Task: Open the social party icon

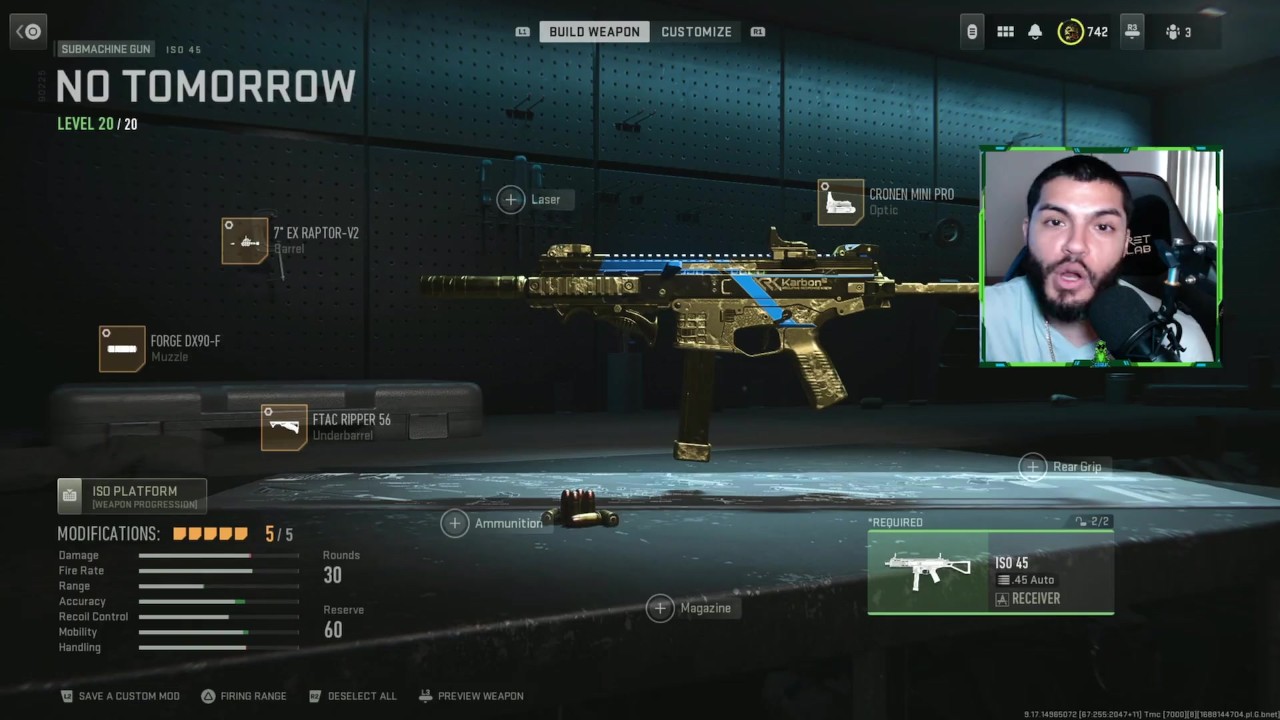Action: (x=1177, y=32)
